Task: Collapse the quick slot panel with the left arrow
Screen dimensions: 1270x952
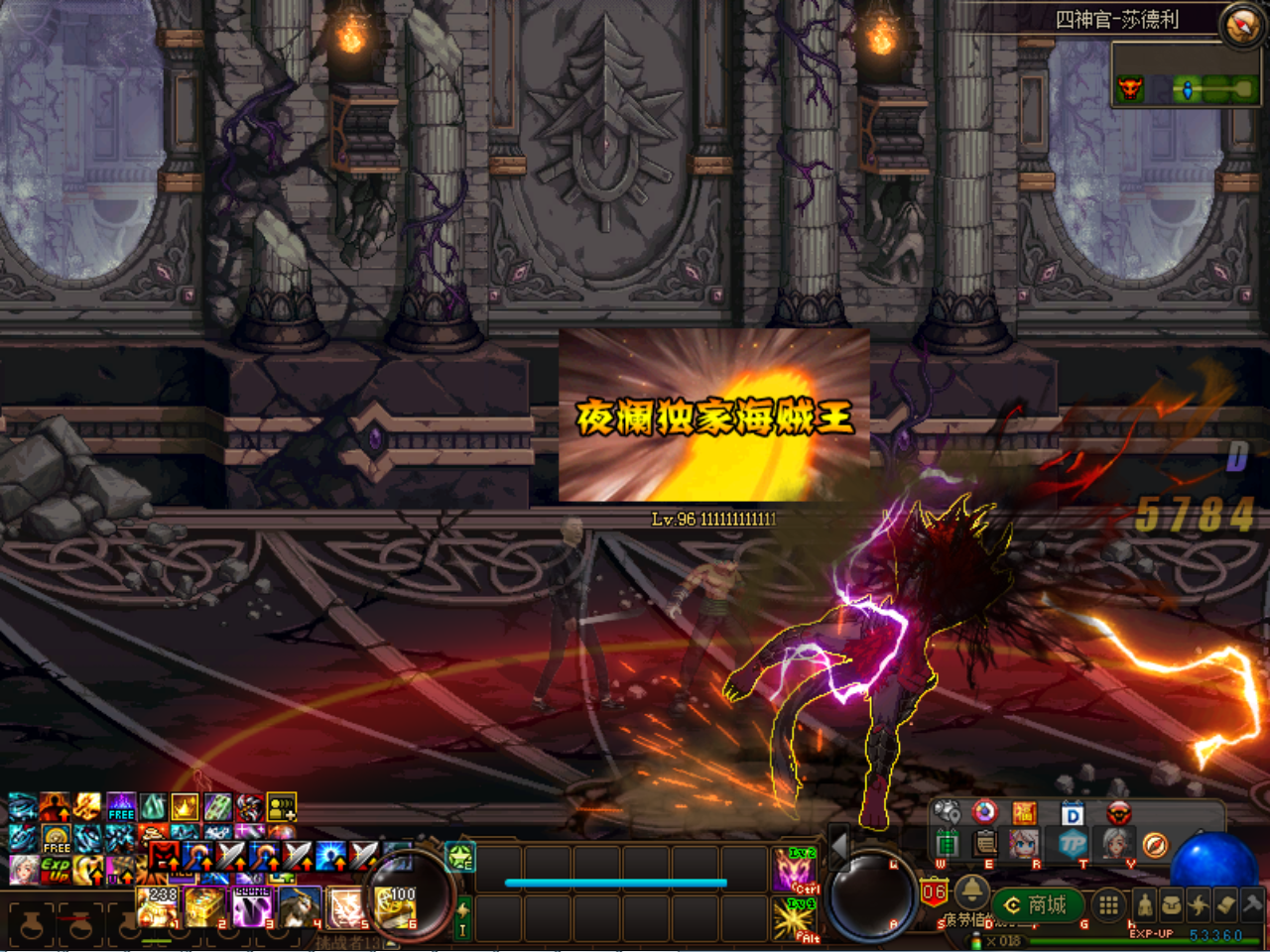Action: (x=838, y=848)
